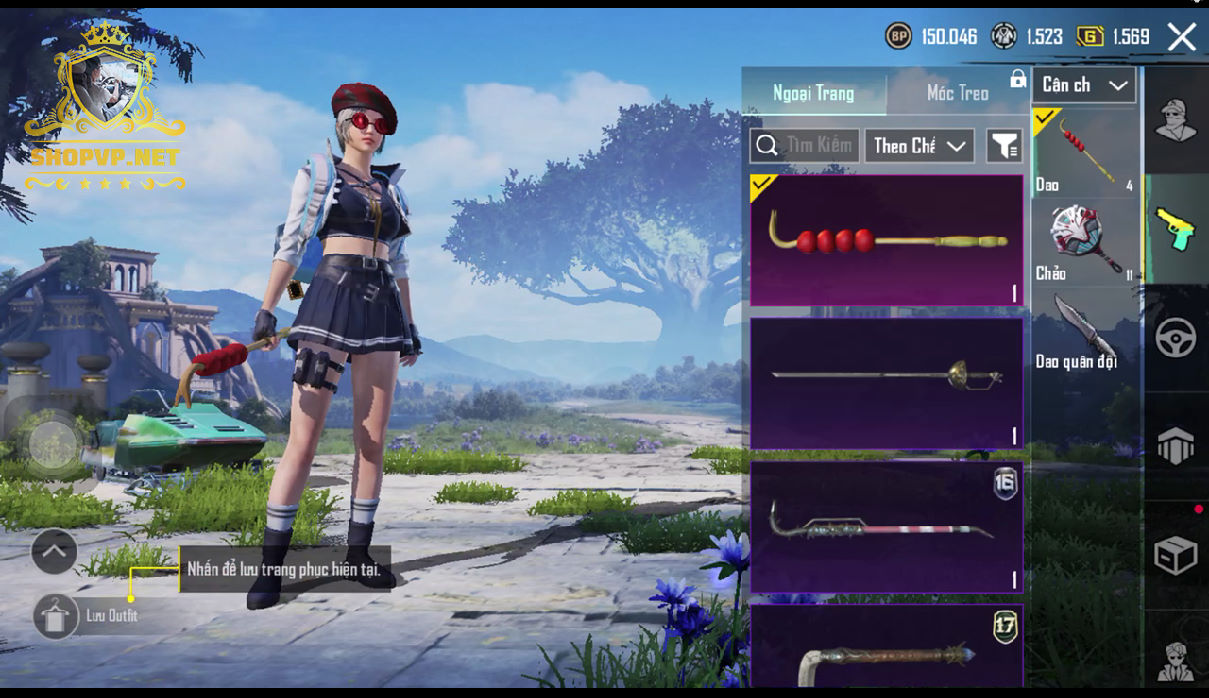Viewport: 1209px width, 698px height.
Task: Open the character outfit category
Action: point(1175,121)
